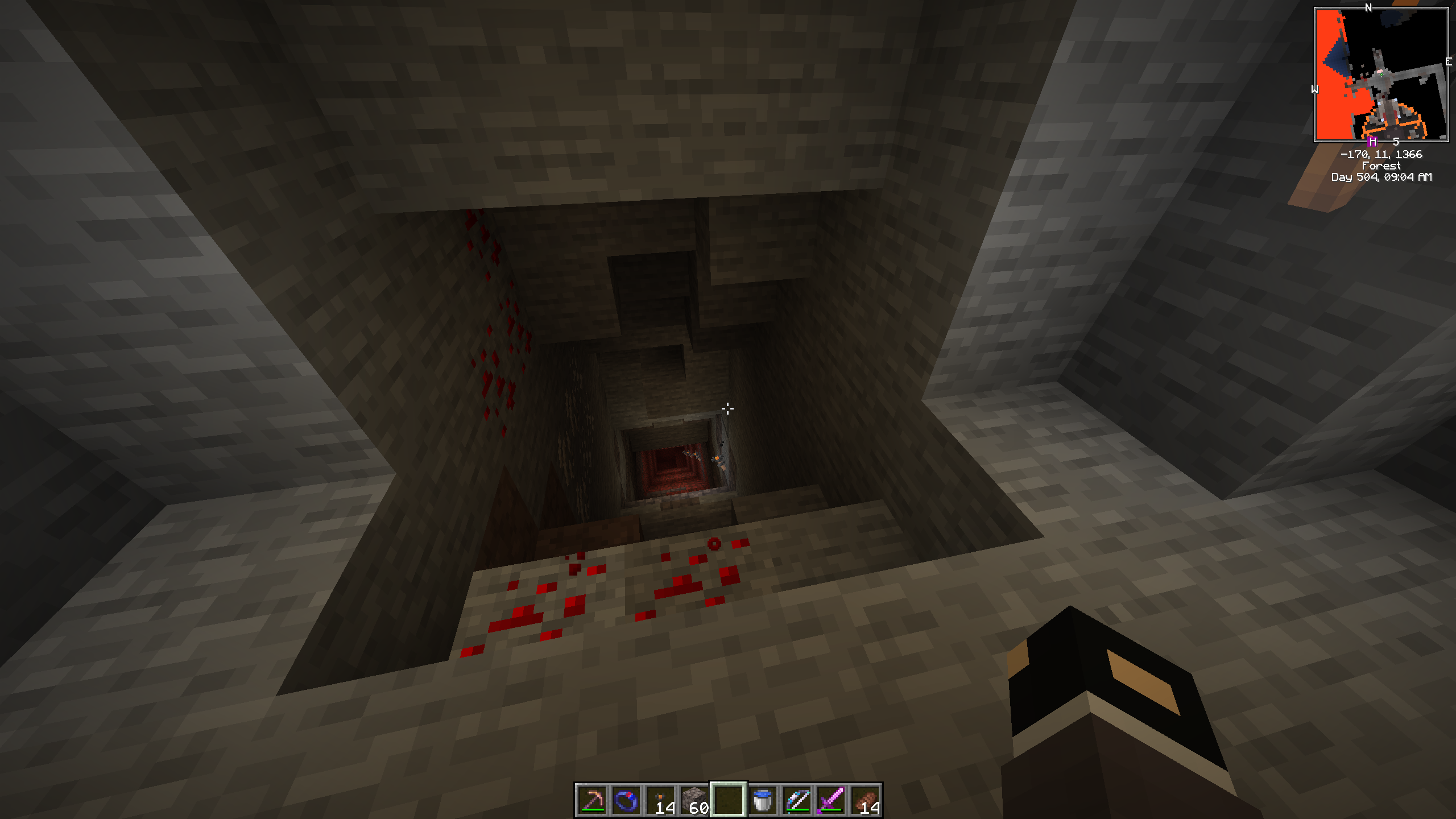
Task: Choose the torch stack of 14
Action: pos(660,800)
